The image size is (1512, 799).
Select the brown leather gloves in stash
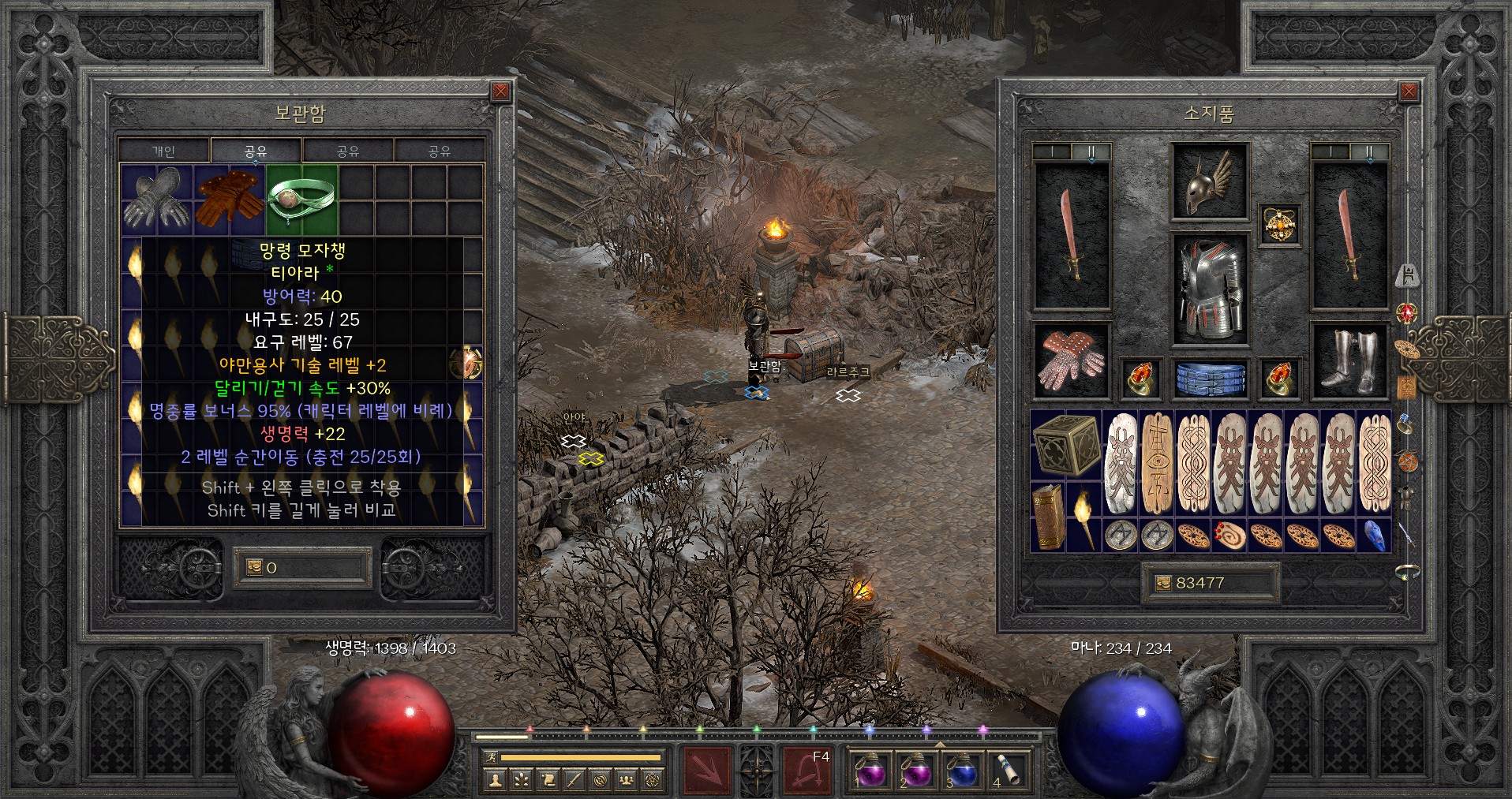[229, 200]
